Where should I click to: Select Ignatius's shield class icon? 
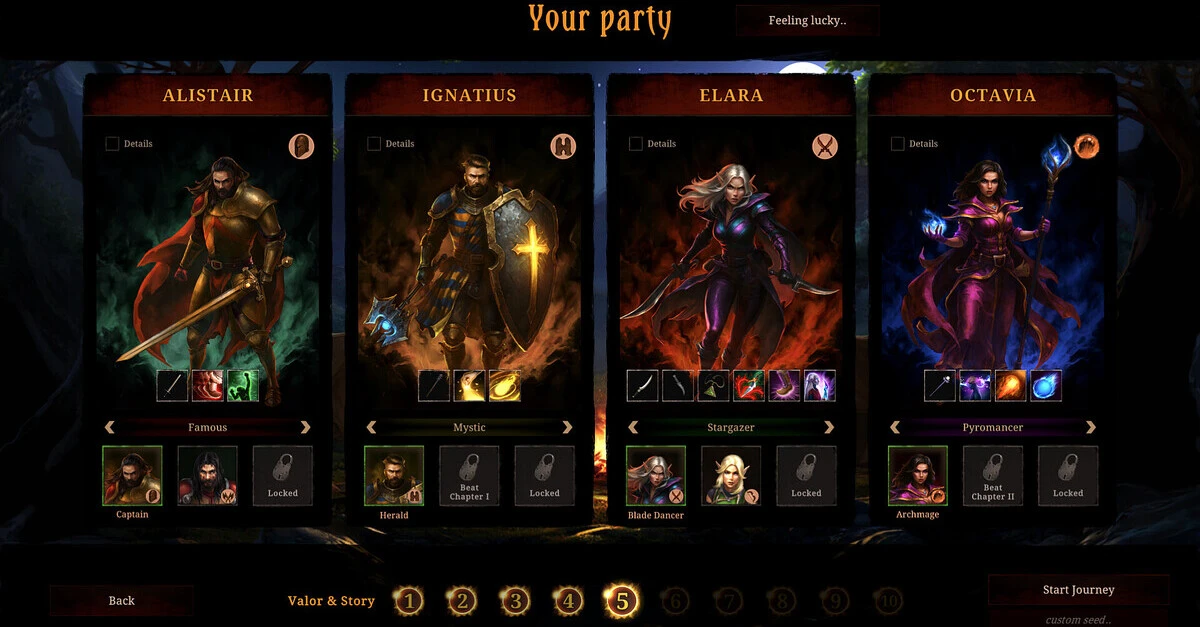563,147
